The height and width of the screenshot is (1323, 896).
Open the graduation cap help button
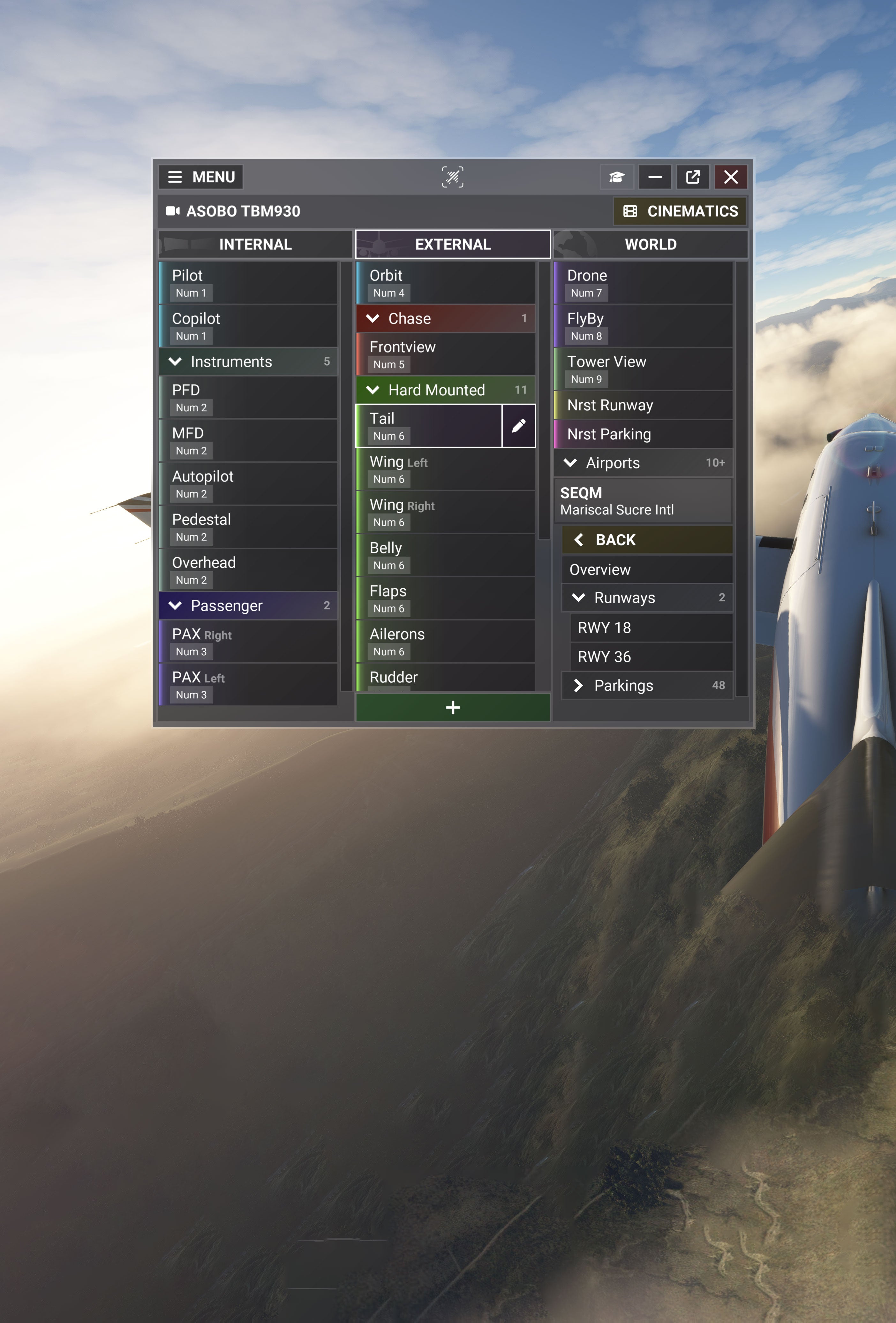tap(617, 177)
